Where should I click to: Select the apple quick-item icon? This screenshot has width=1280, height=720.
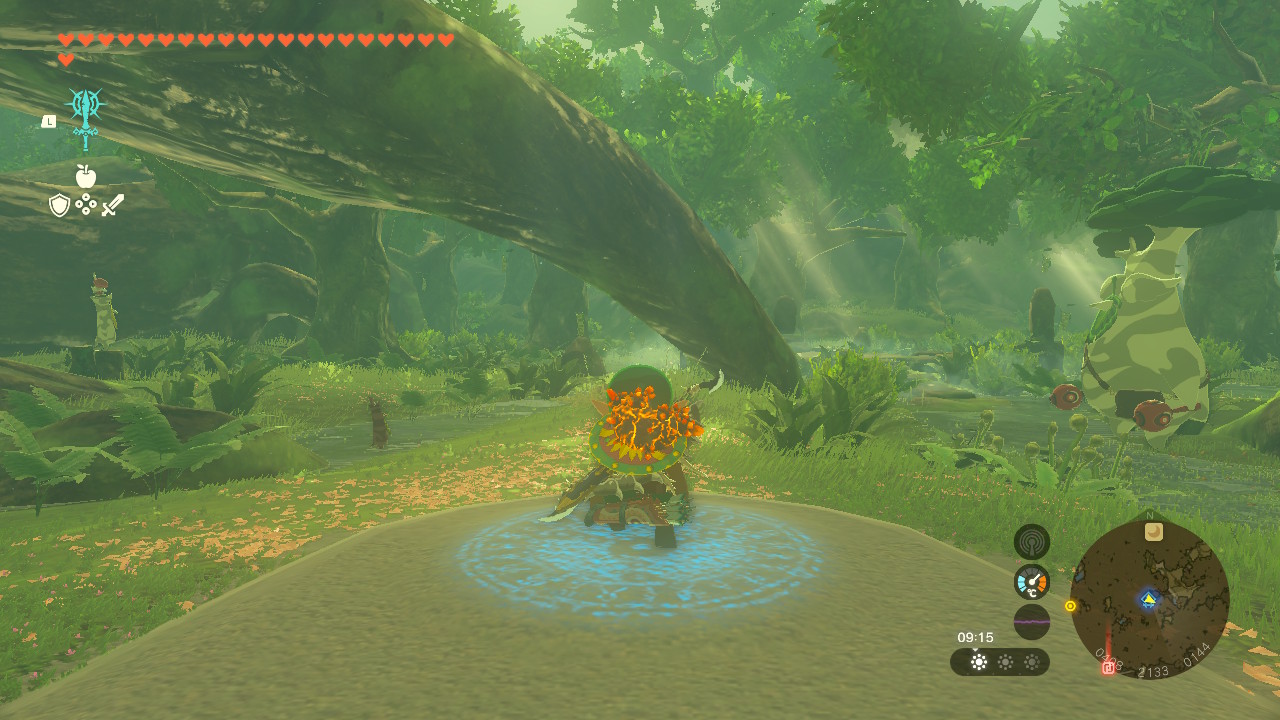[85, 177]
